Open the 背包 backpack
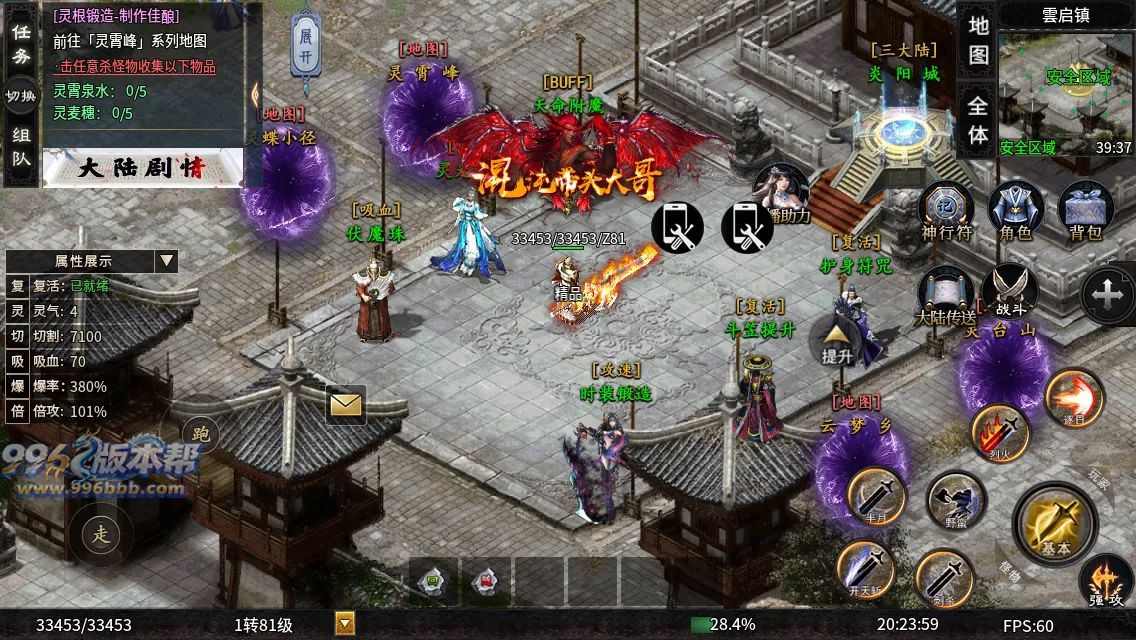 tap(1085, 211)
